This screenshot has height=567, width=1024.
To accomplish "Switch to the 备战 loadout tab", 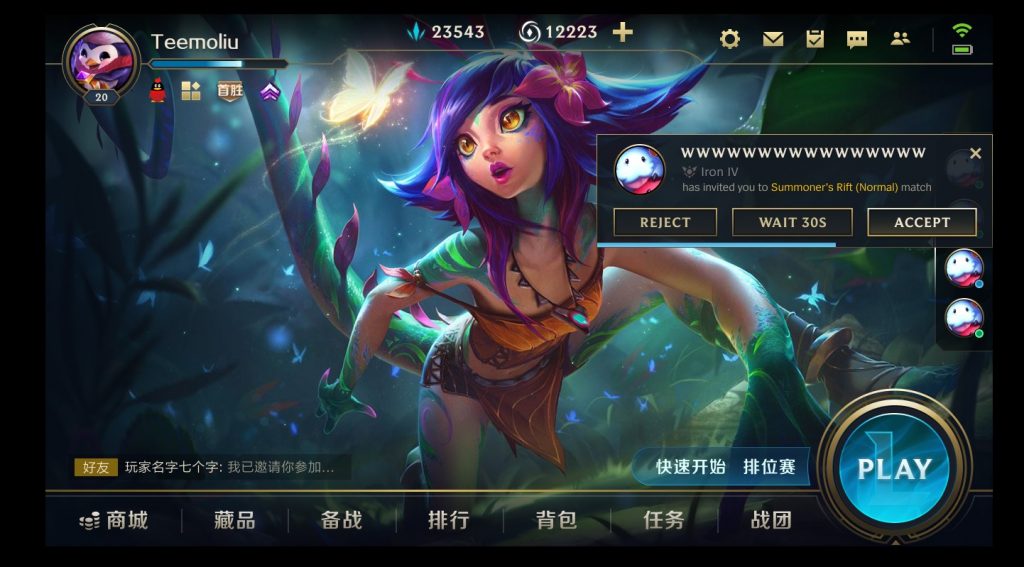I will 341,520.
